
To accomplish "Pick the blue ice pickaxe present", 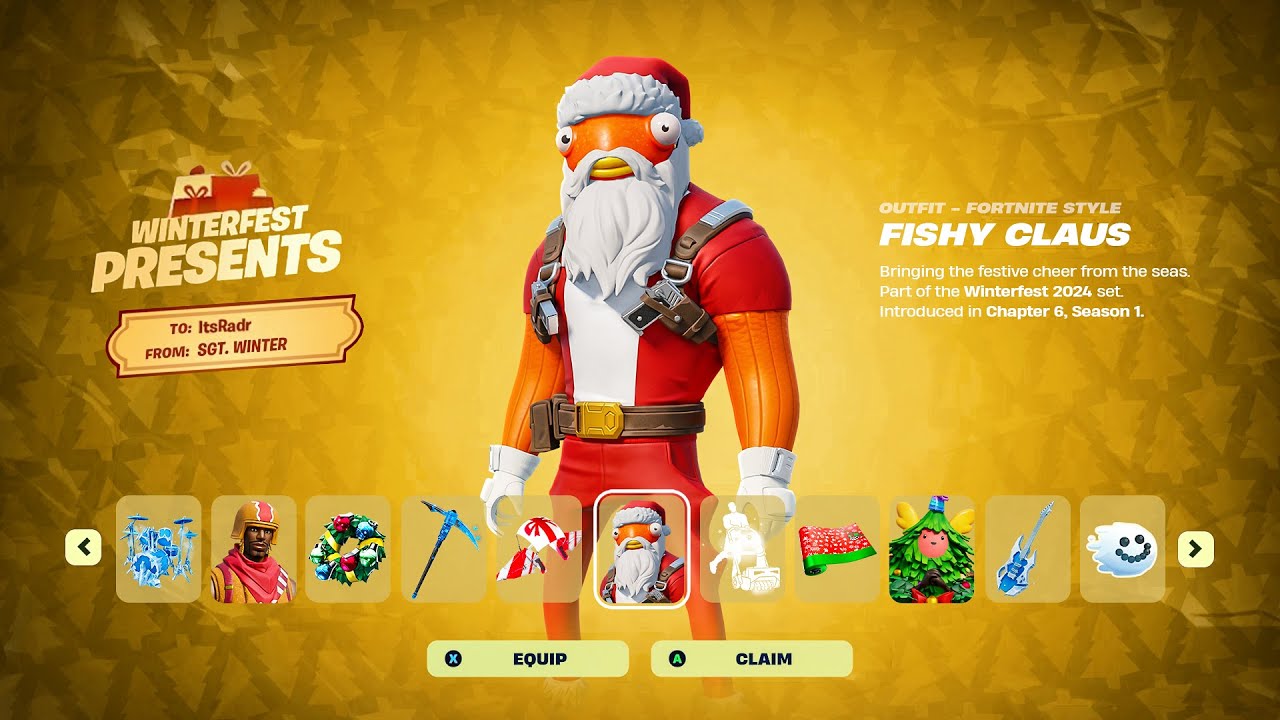I will [x=444, y=549].
